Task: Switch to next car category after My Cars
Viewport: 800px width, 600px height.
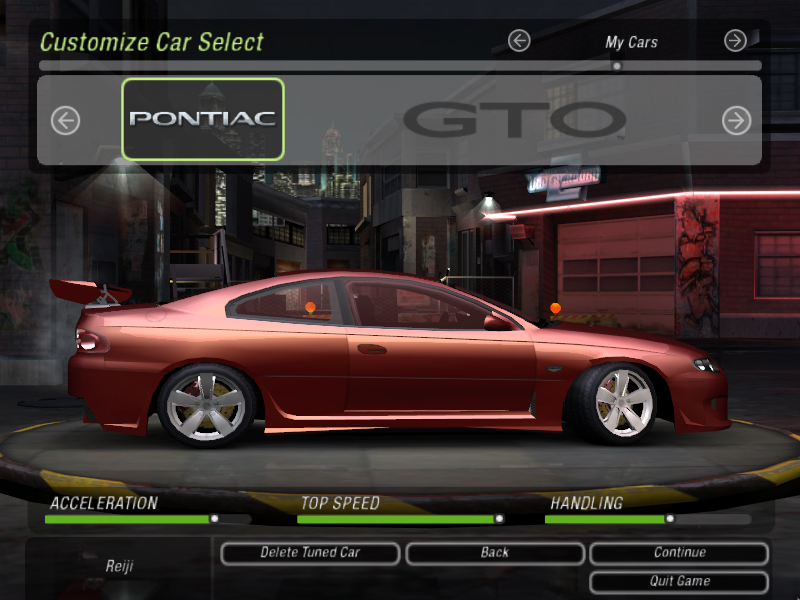Action: pyautogui.click(x=735, y=41)
